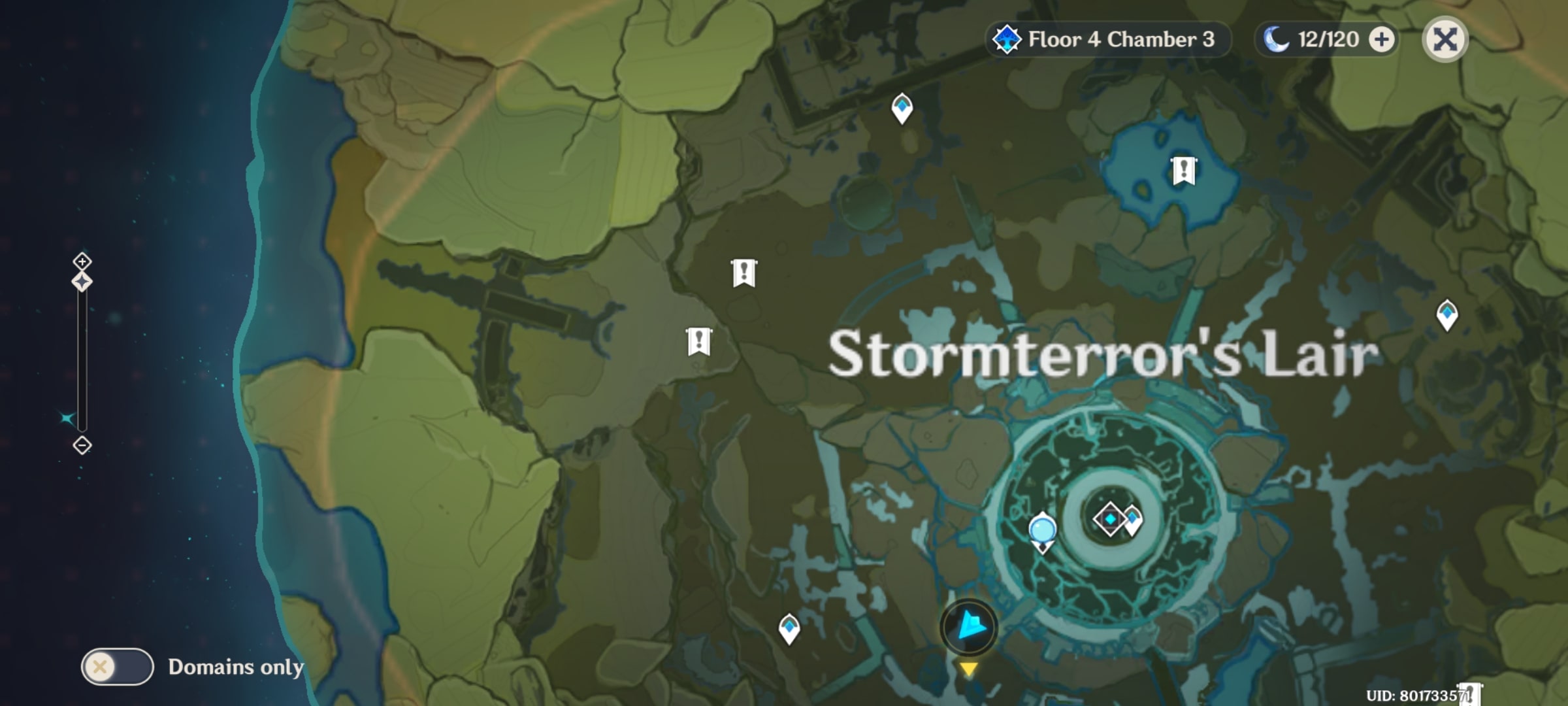
Task: Close the map with the X button
Action: pos(1446,40)
